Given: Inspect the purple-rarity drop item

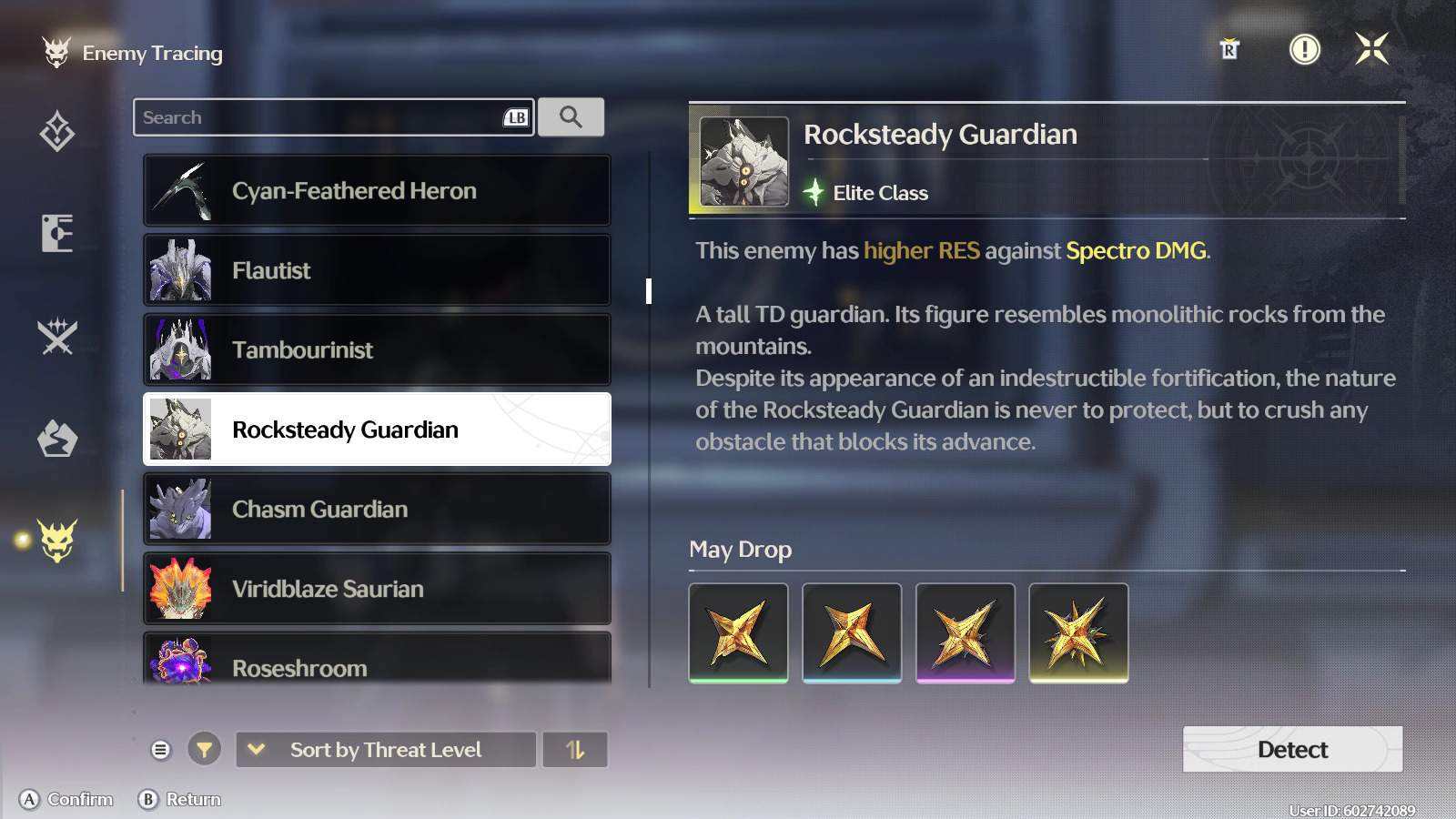Looking at the screenshot, I should click(x=965, y=632).
